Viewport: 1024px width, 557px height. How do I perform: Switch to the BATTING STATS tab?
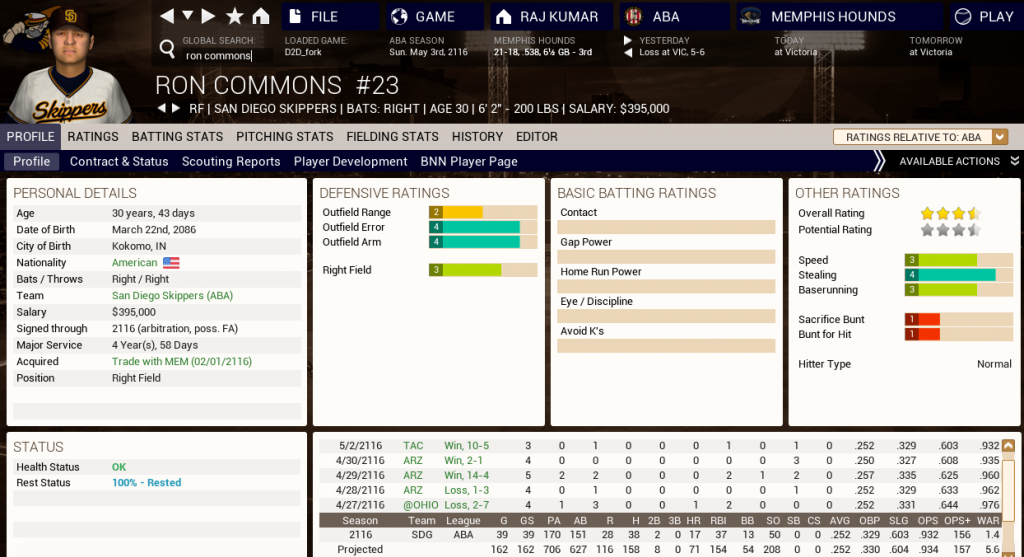(177, 137)
